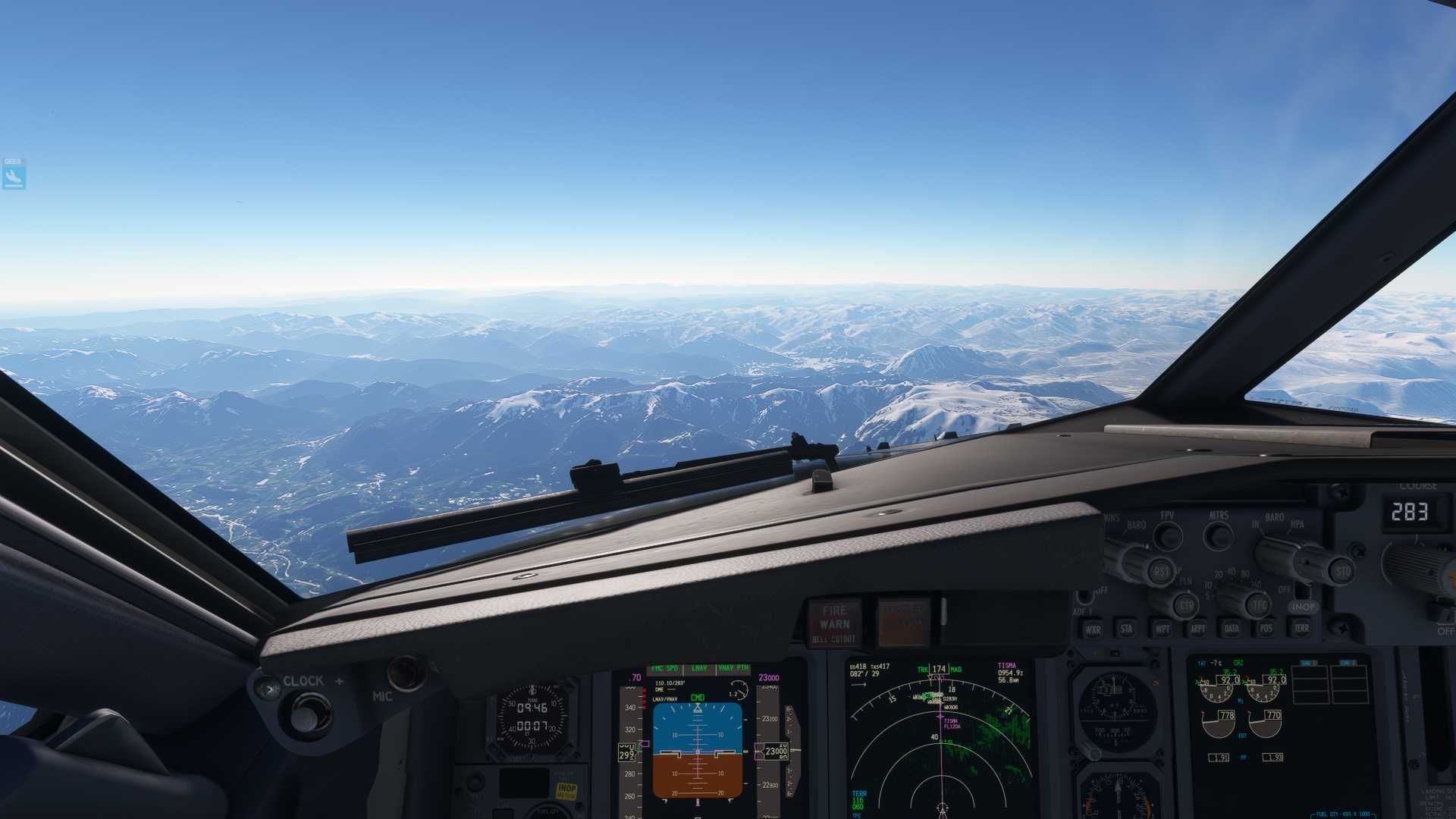
Task: Click the FPV flight path vector button
Action: coord(1168,535)
